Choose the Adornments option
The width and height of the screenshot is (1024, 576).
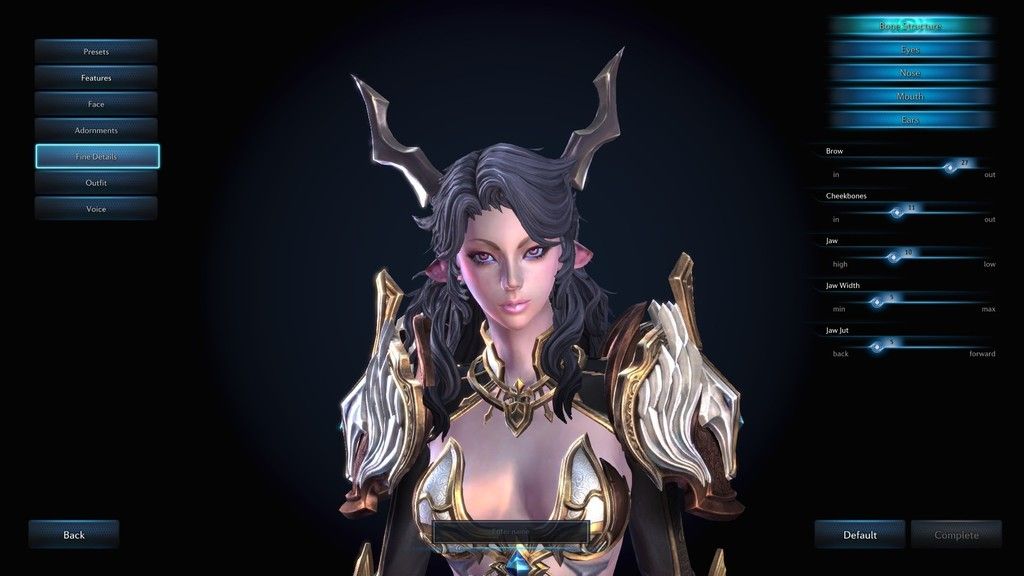(x=96, y=130)
